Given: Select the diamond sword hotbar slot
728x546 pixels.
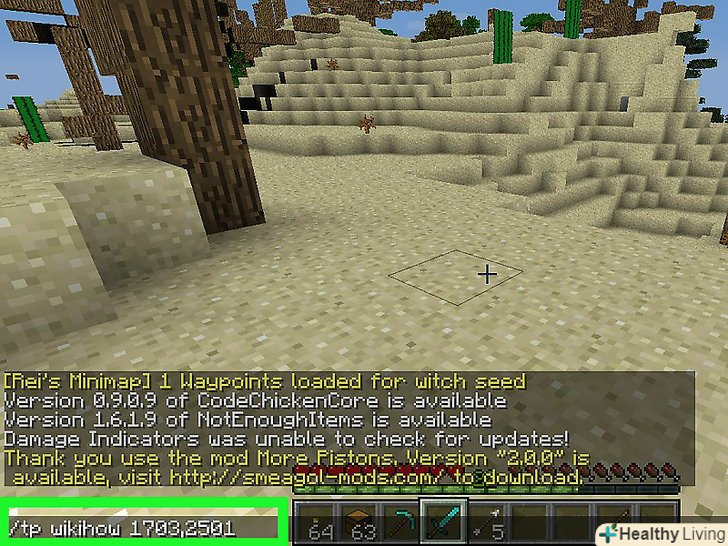Looking at the screenshot, I should 440,520.
